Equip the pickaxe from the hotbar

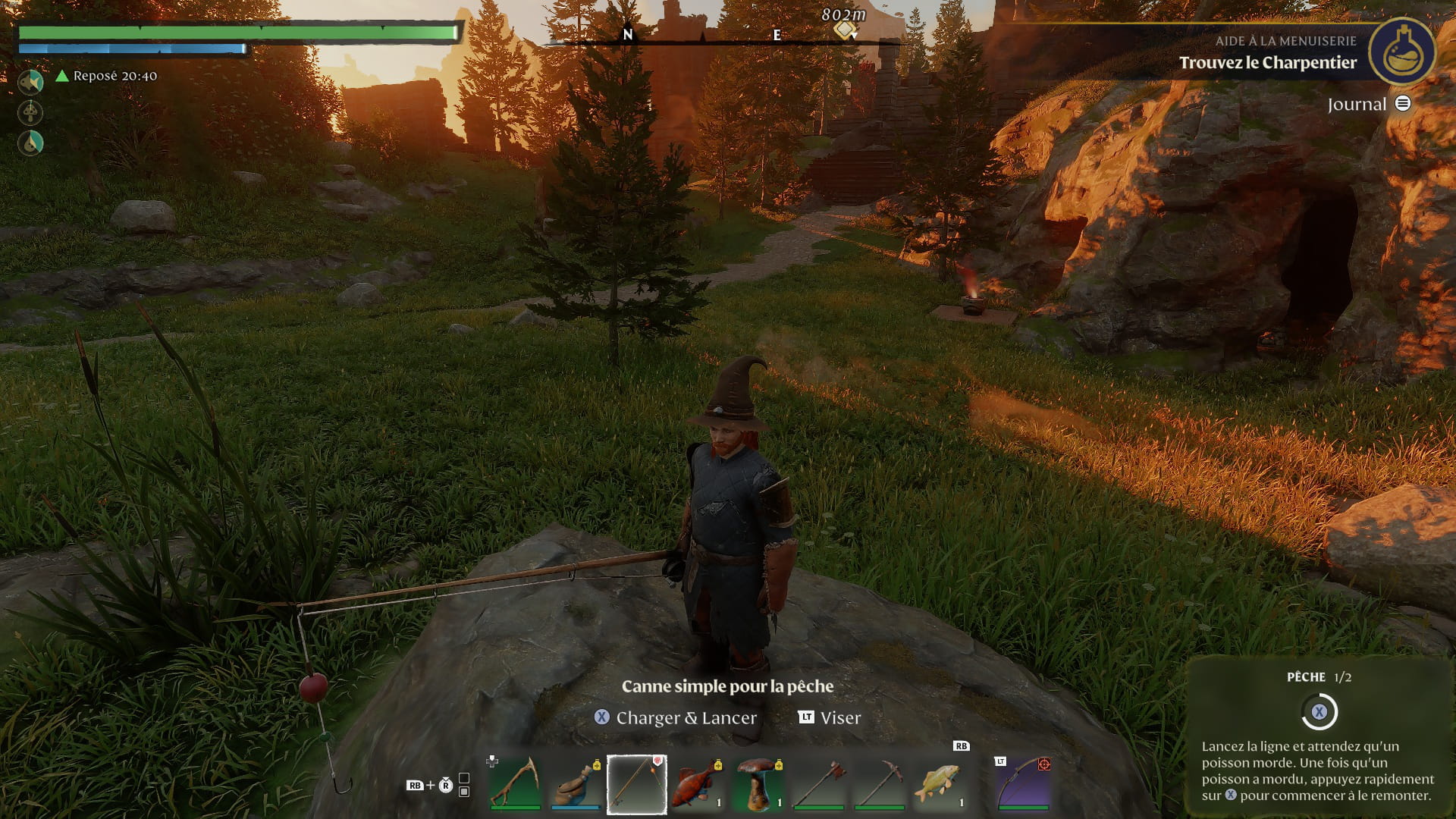pos(879,783)
